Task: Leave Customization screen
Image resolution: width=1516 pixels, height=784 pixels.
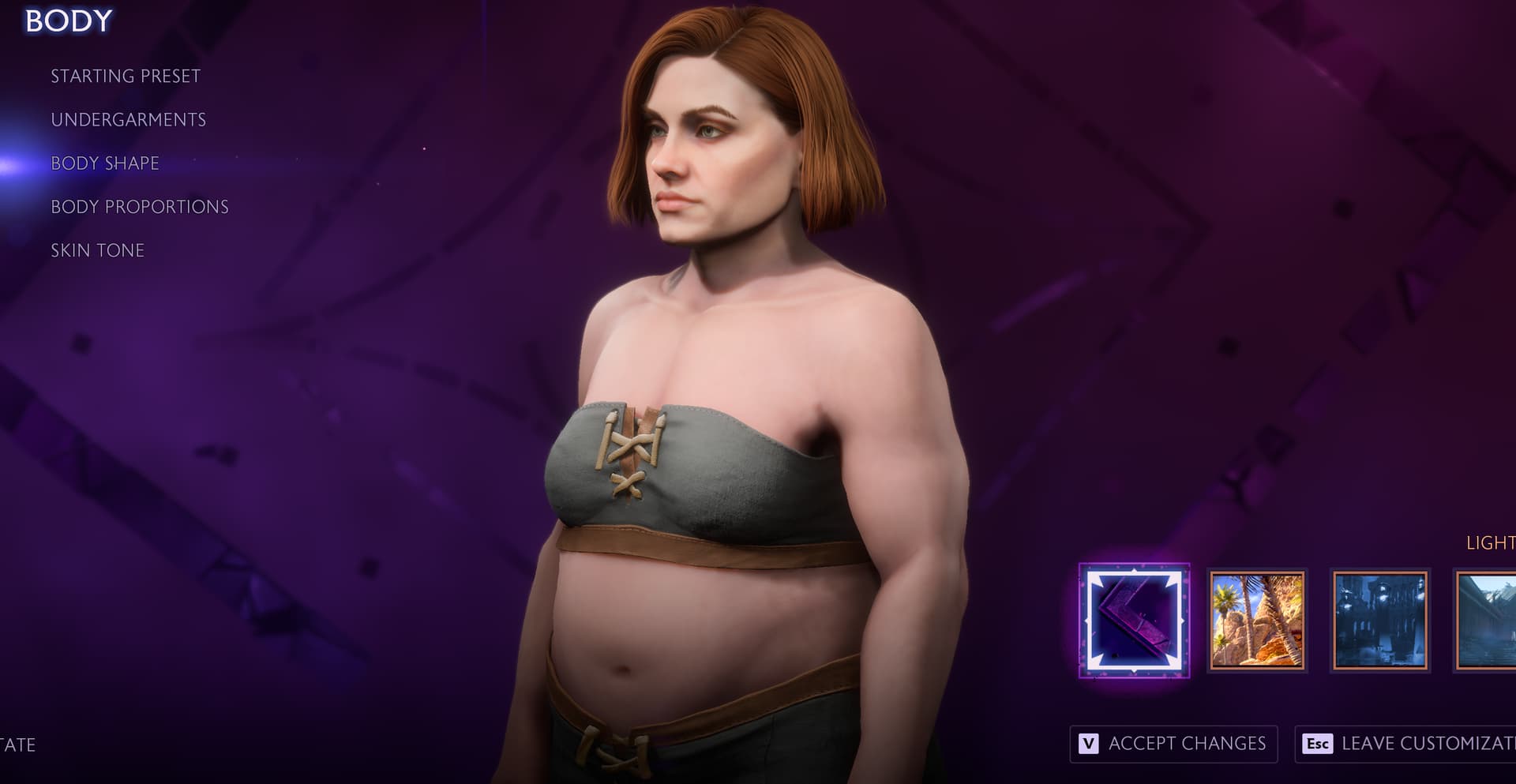Action: [1407, 744]
